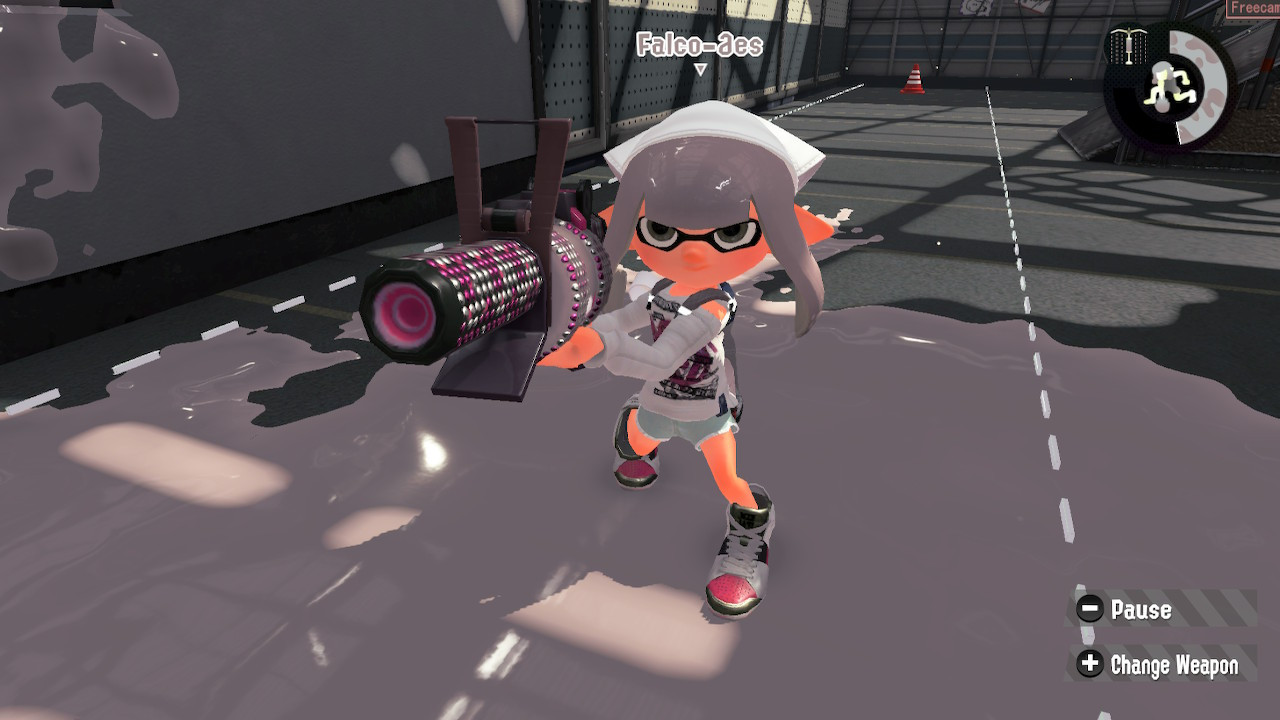
Task: Select the Sting Ray special weapon icon
Action: coord(1128,45)
